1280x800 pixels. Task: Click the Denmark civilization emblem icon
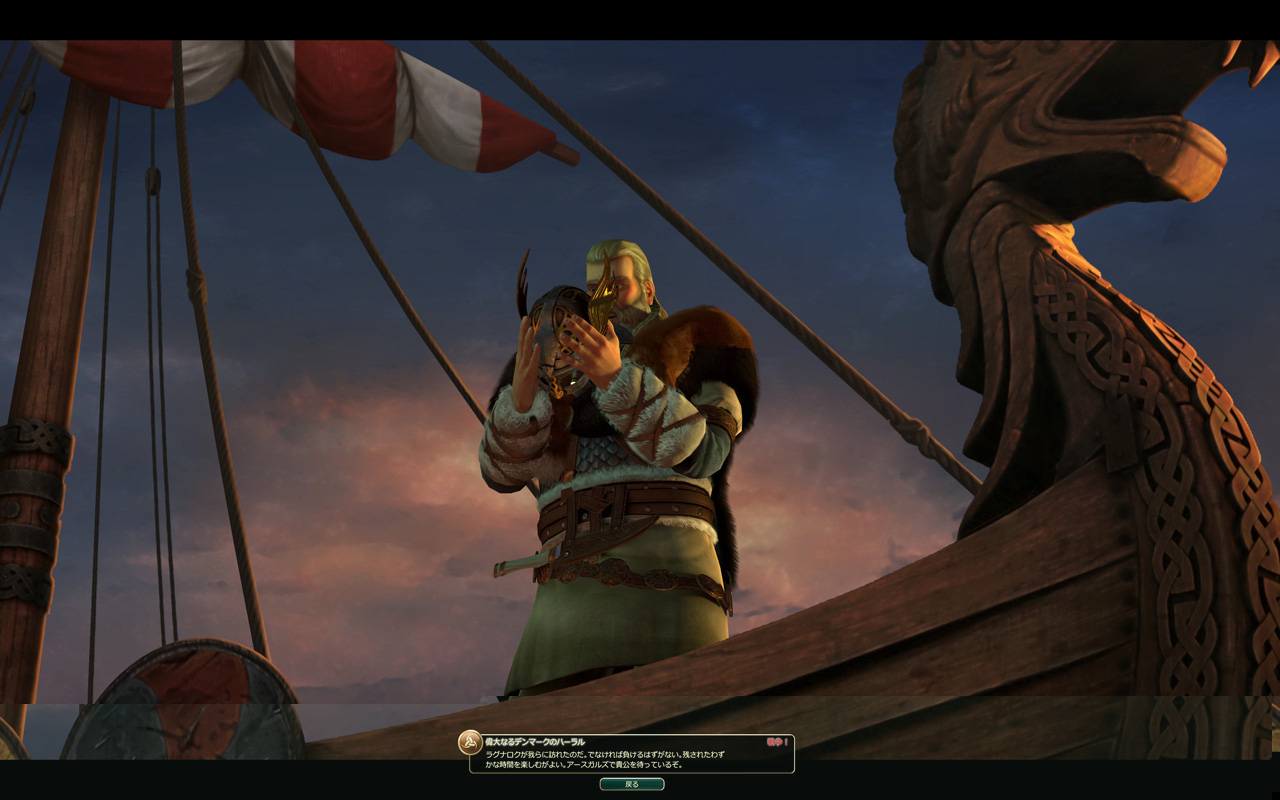pyautogui.click(x=470, y=742)
